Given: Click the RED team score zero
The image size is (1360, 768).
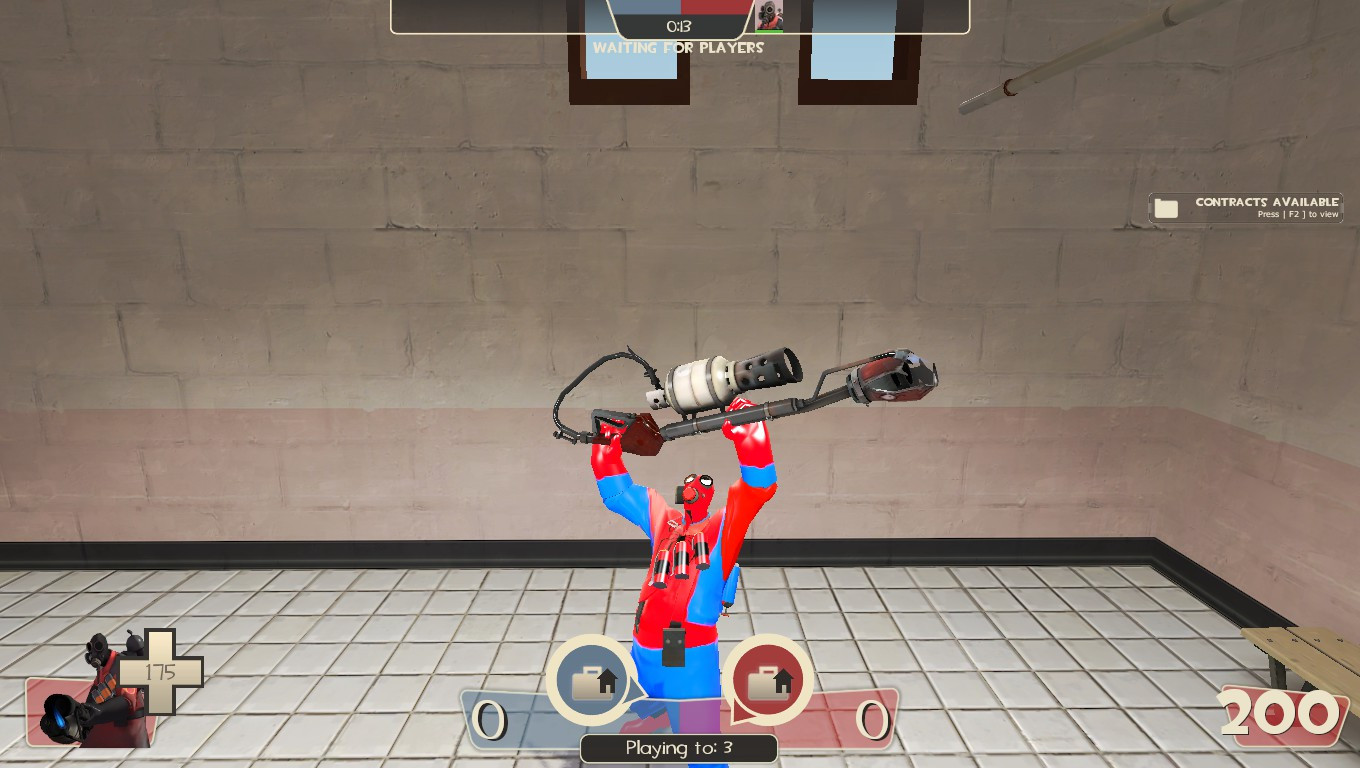Looking at the screenshot, I should (x=872, y=719).
